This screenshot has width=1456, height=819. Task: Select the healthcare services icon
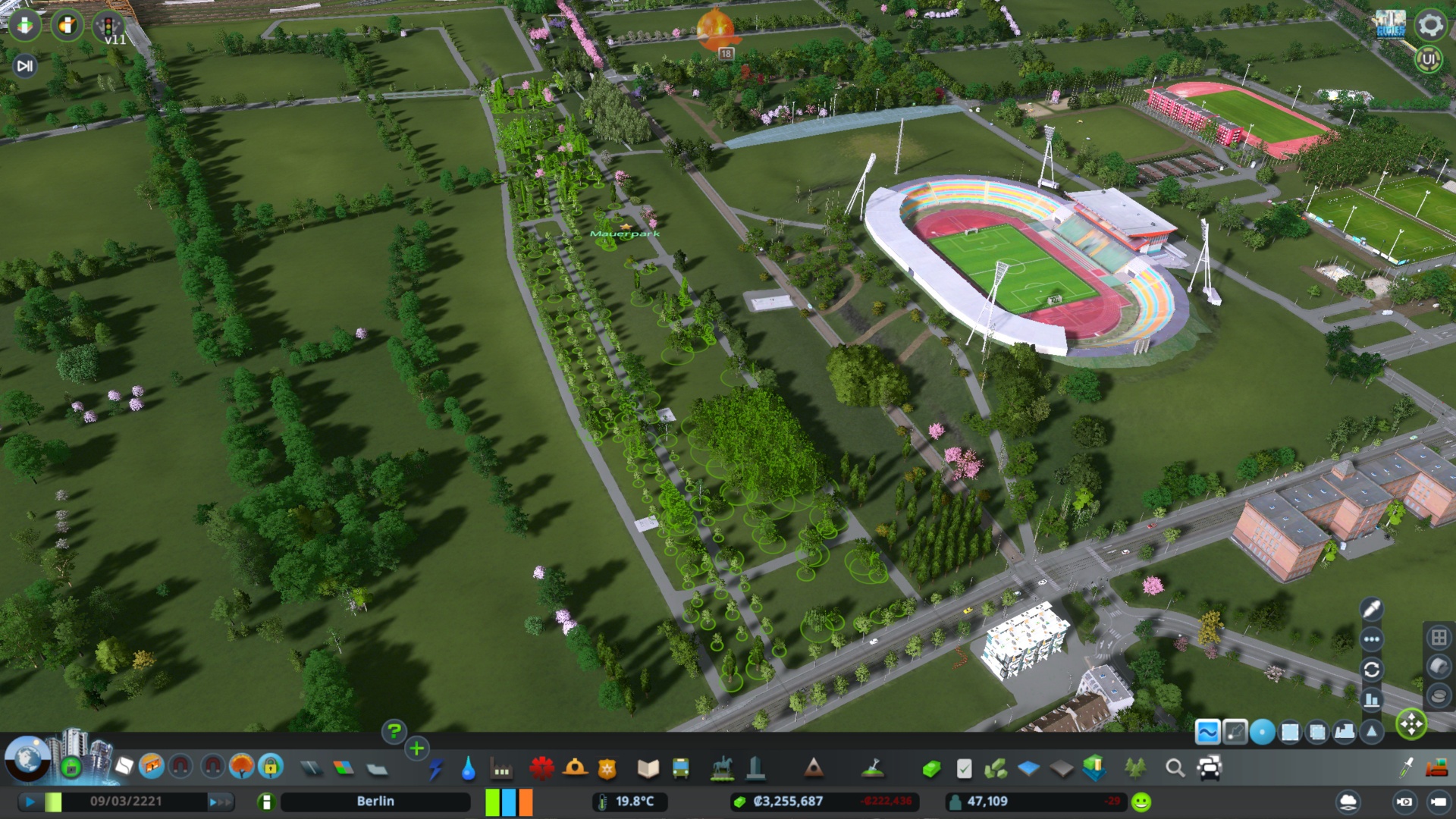tap(541, 767)
